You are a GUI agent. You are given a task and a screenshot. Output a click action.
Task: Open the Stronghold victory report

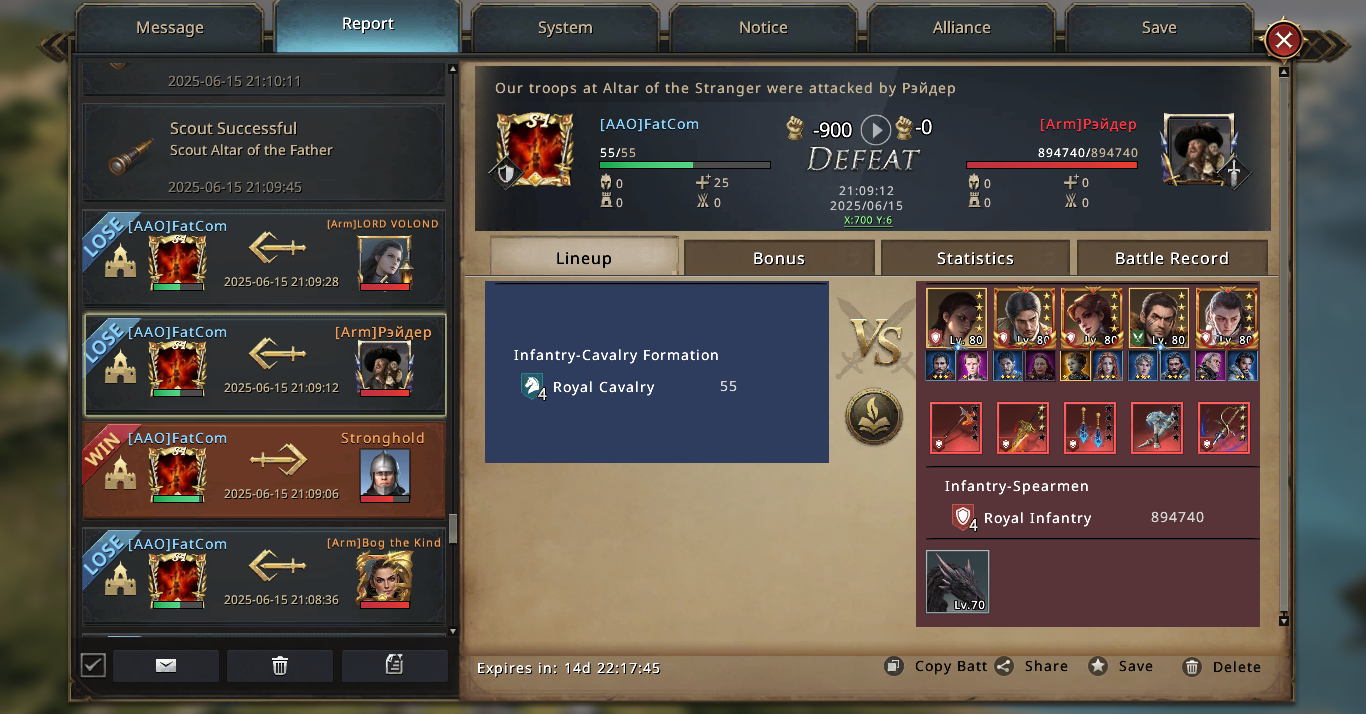[264, 470]
